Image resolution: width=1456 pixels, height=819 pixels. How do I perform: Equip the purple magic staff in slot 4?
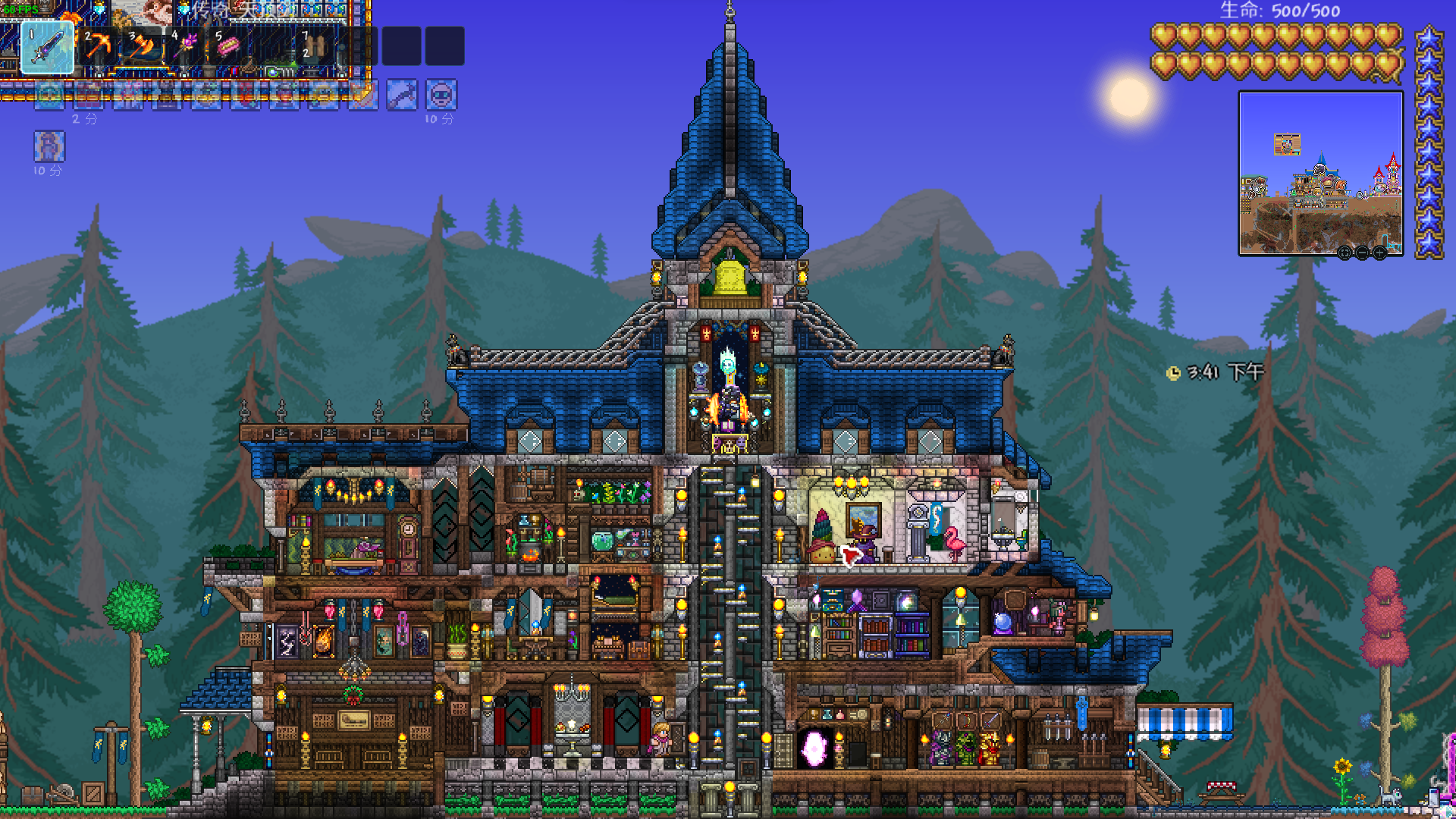coord(186,47)
